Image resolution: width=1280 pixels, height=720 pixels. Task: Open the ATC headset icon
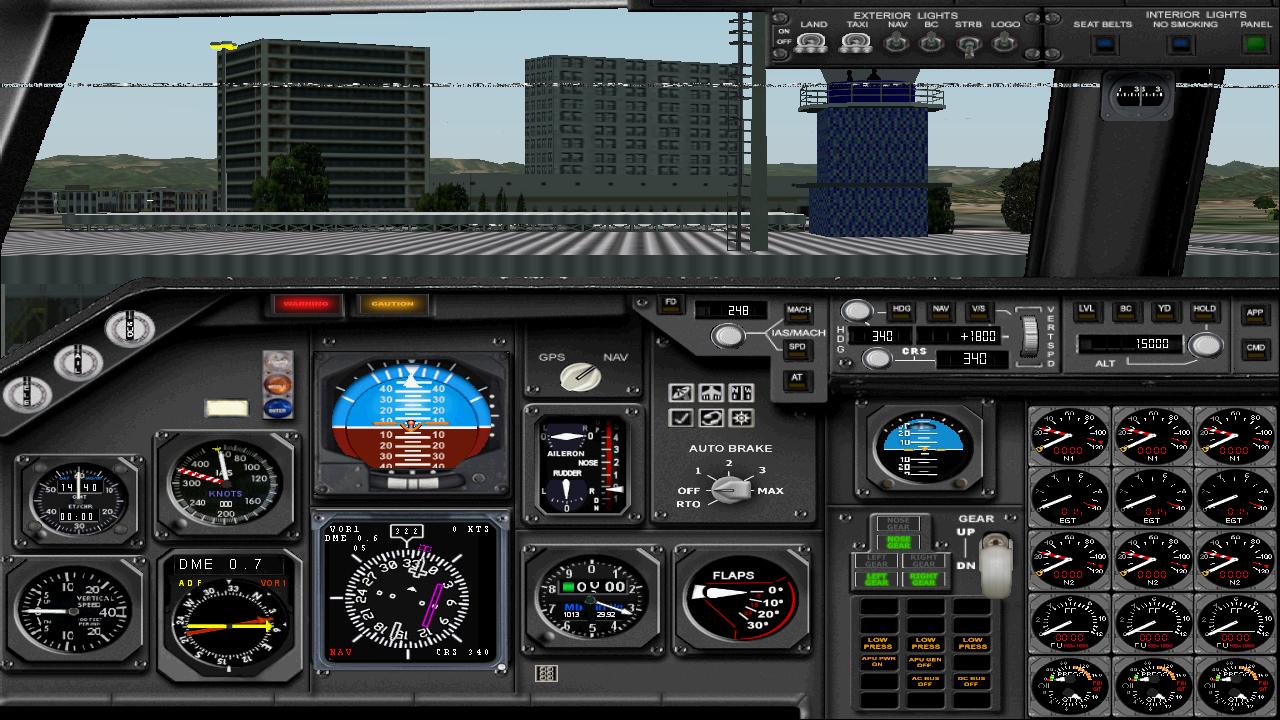click(x=711, y=417)
